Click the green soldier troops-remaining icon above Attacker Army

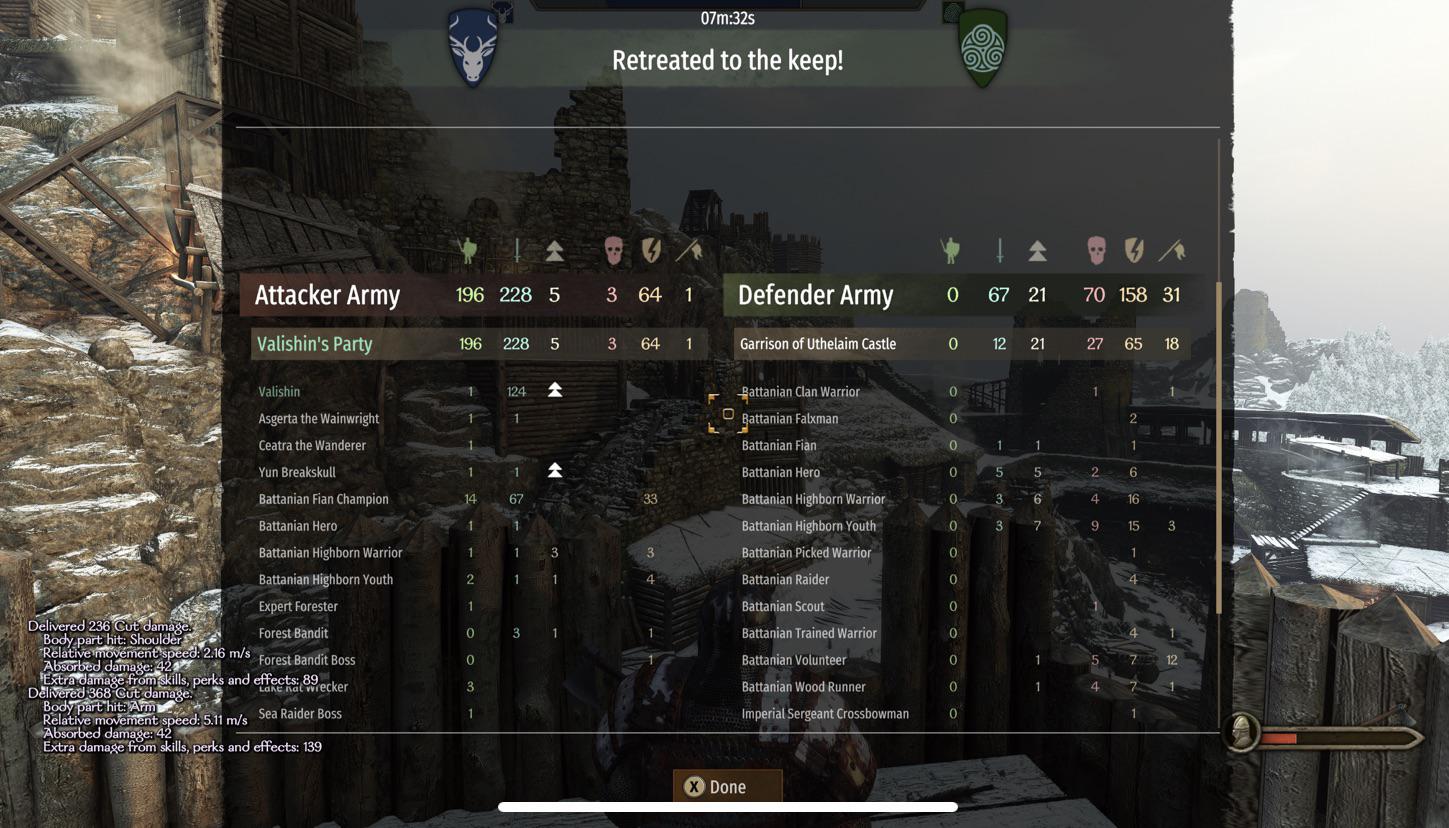(x=471, y=250)
